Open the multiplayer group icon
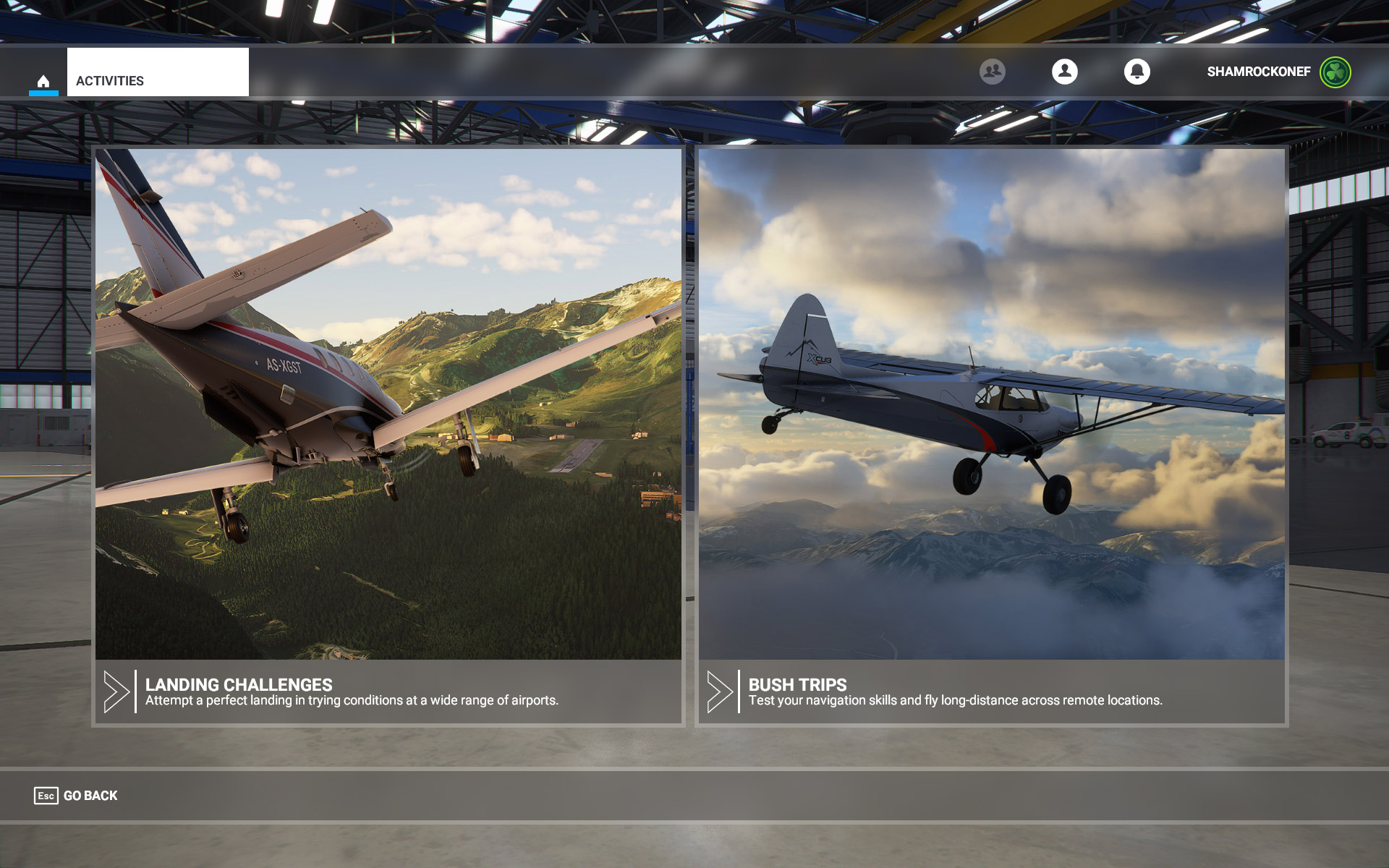1389x868 pixels. point(993,72)
